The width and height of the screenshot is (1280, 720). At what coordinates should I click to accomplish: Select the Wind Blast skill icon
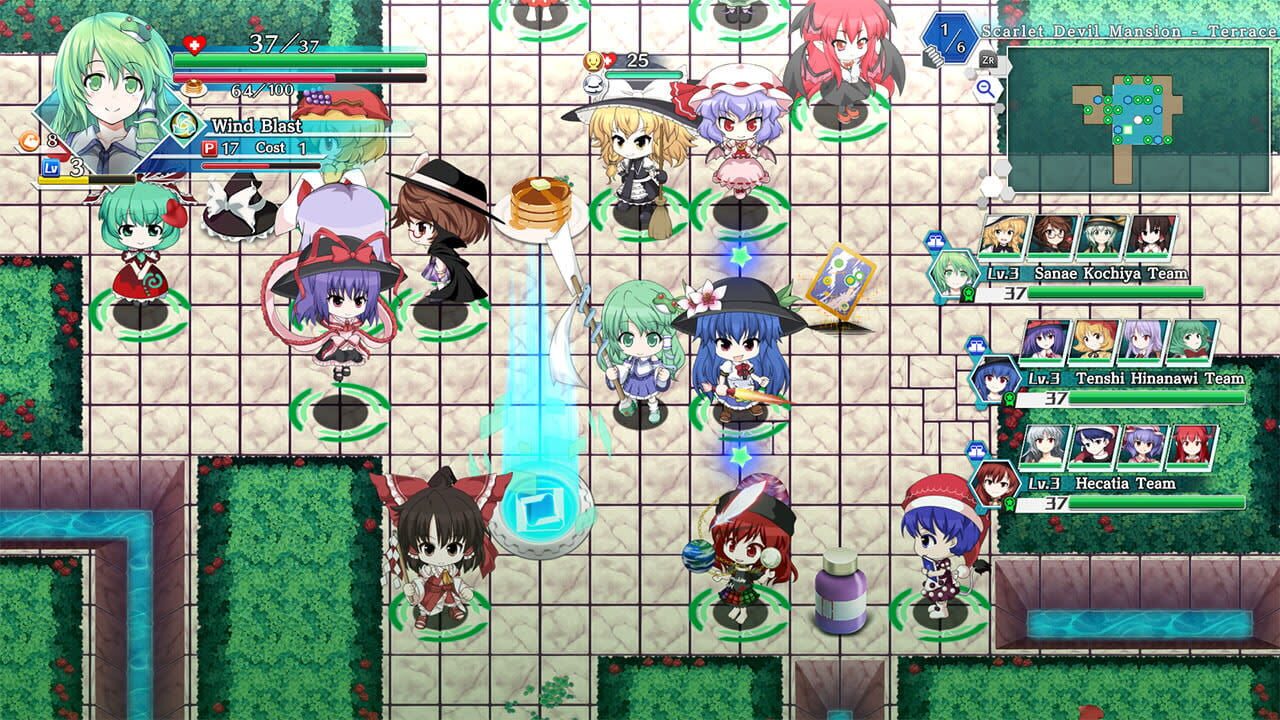coord(185,126)
